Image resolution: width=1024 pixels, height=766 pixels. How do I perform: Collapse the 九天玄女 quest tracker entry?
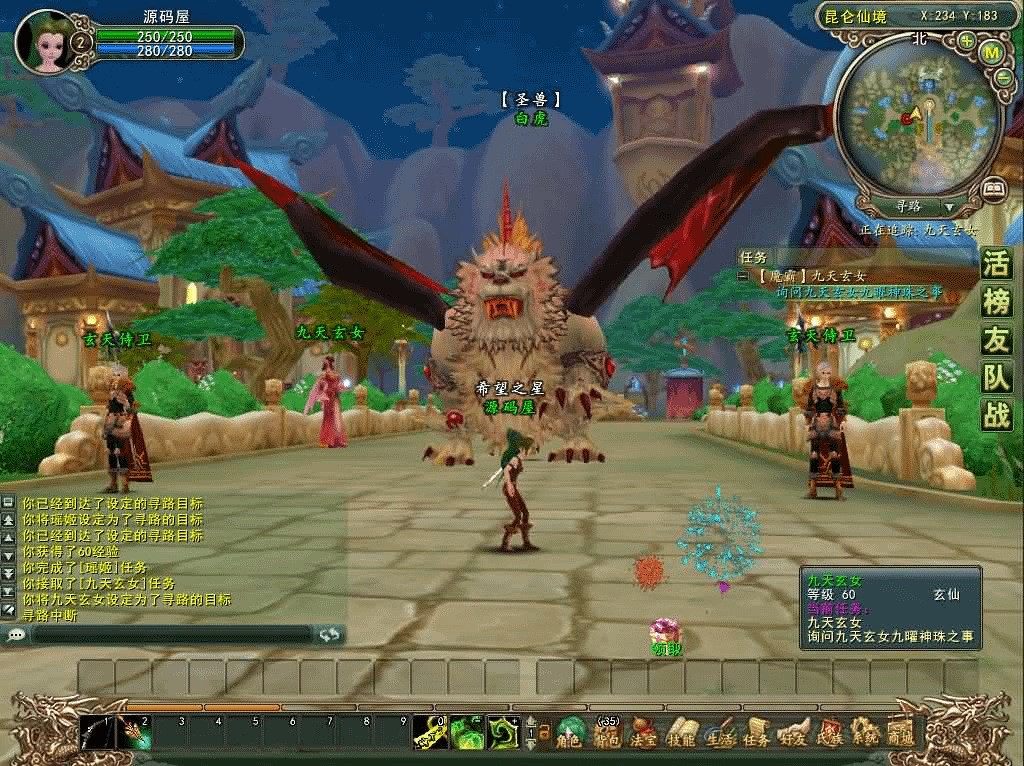coord(743,276)
